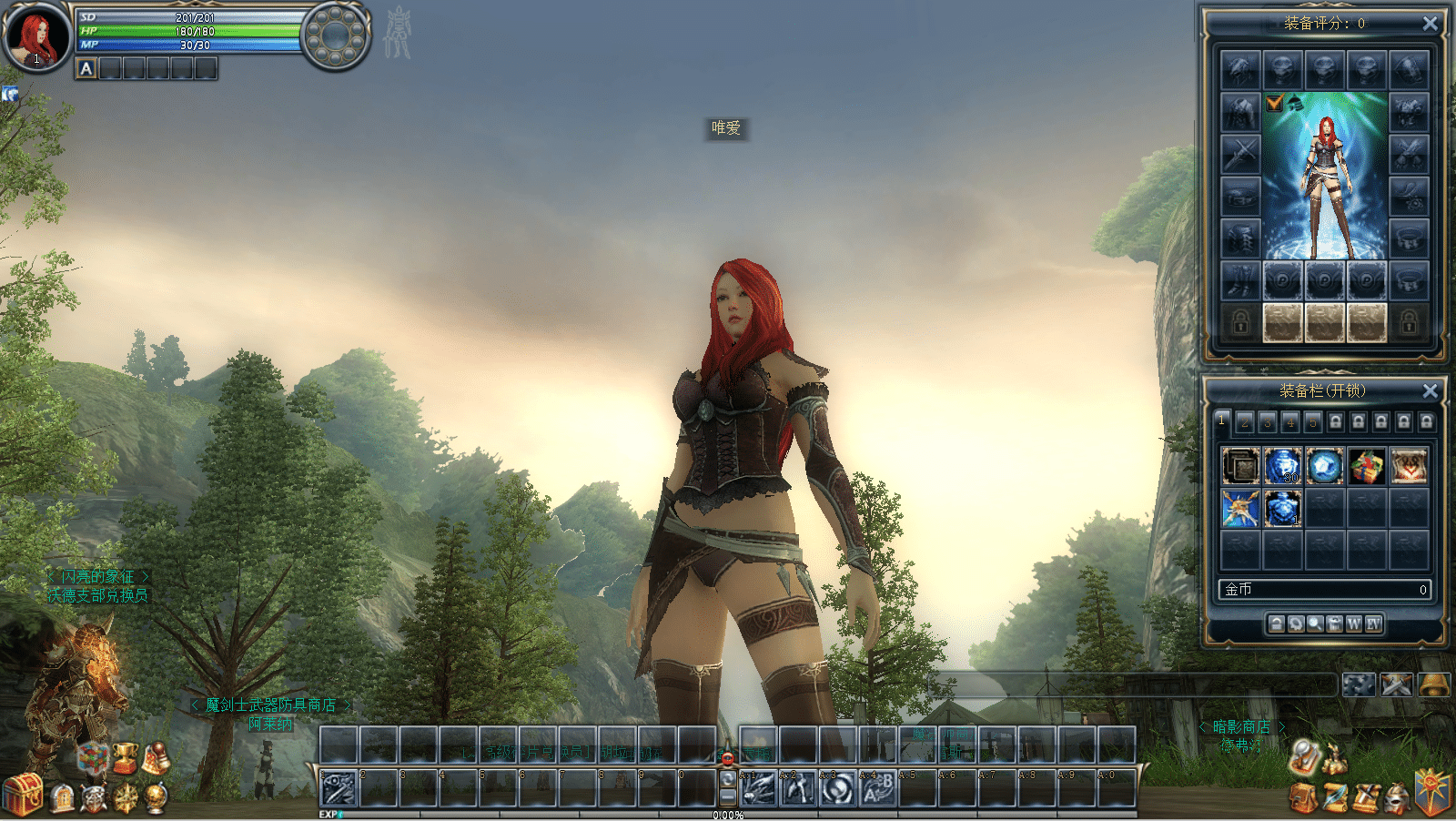Viewport: 1456px width, 821px height.
Task: Close the equipment score panel
Action: (1430, 24)
